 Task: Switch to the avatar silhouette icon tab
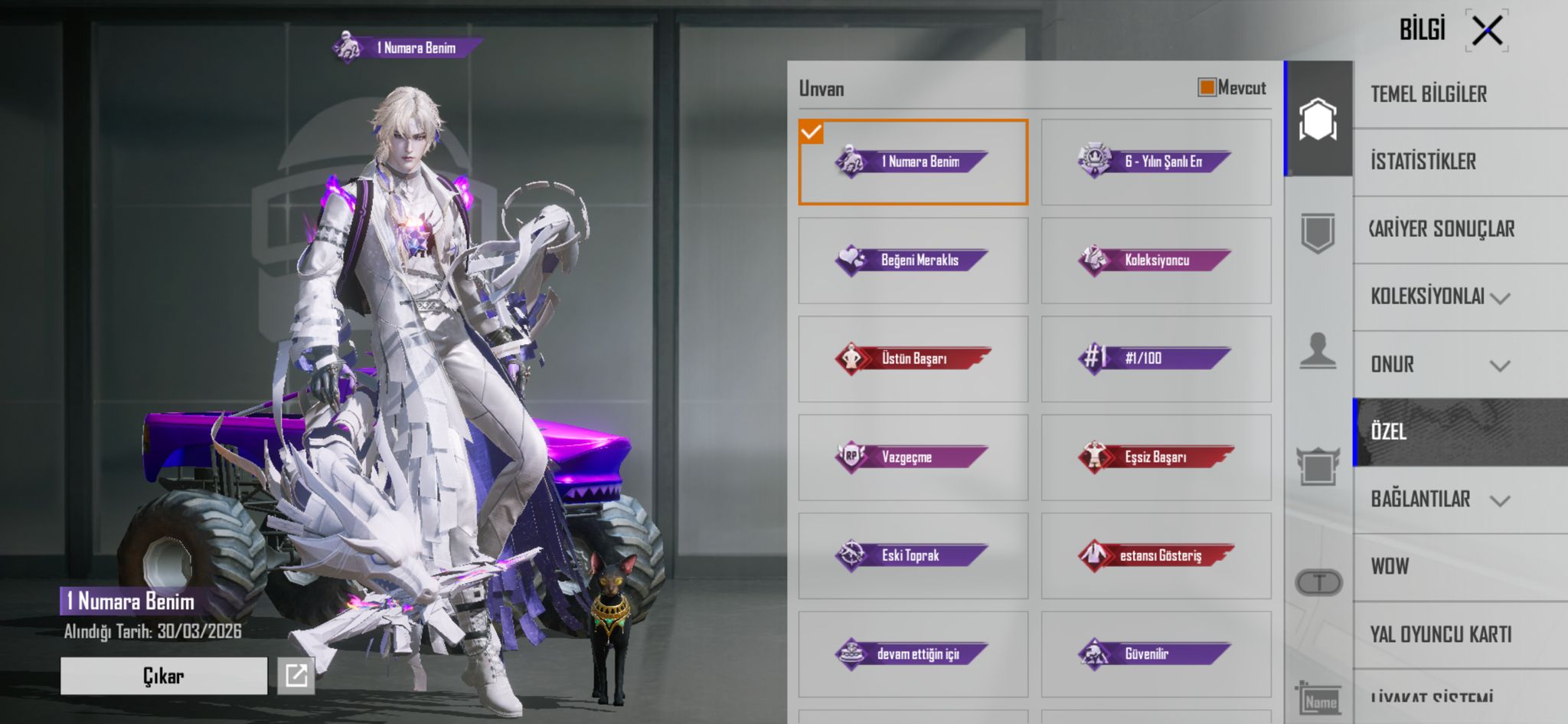[x=1318, y=352]
